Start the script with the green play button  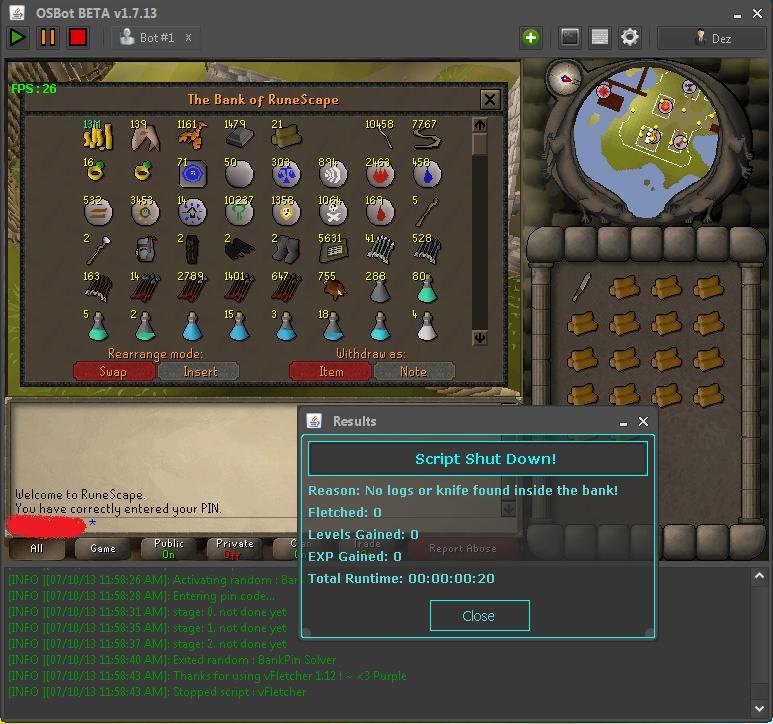pos(18,38)
